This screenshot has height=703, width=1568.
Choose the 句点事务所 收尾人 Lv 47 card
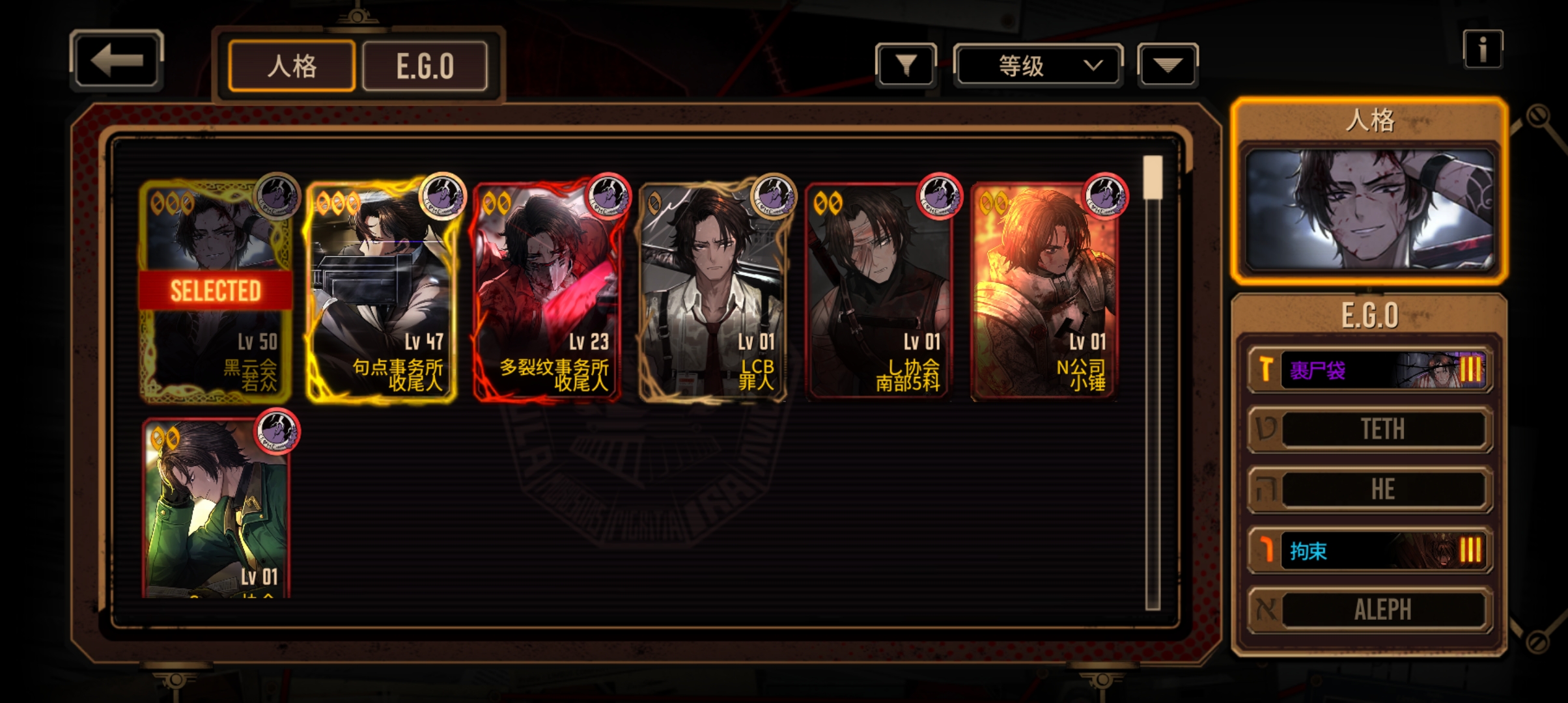pos(381,291)
